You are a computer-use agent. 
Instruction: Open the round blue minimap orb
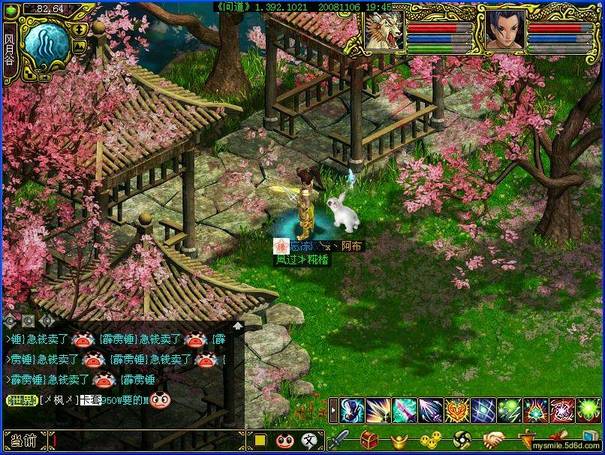click(46, 45)
